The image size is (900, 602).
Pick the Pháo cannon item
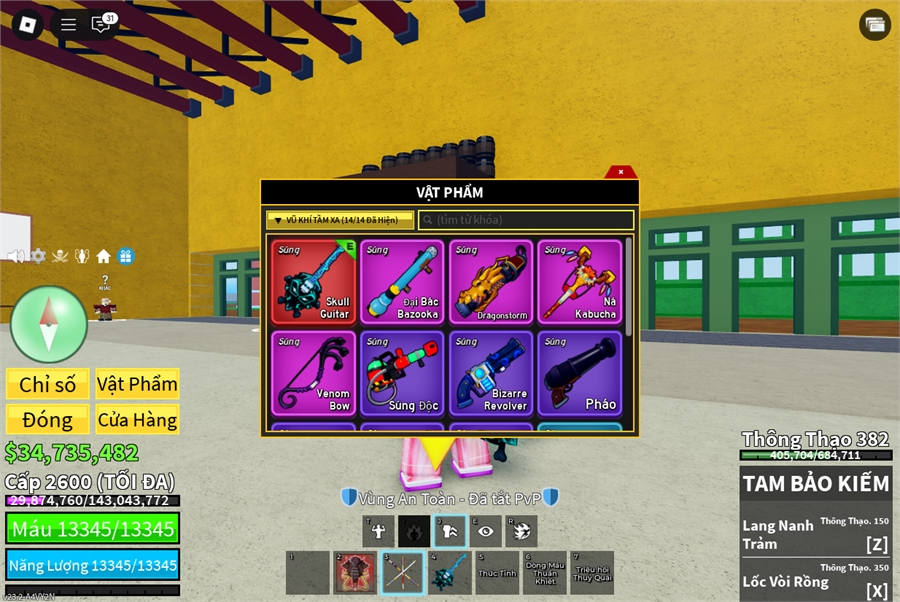point(580,373)
